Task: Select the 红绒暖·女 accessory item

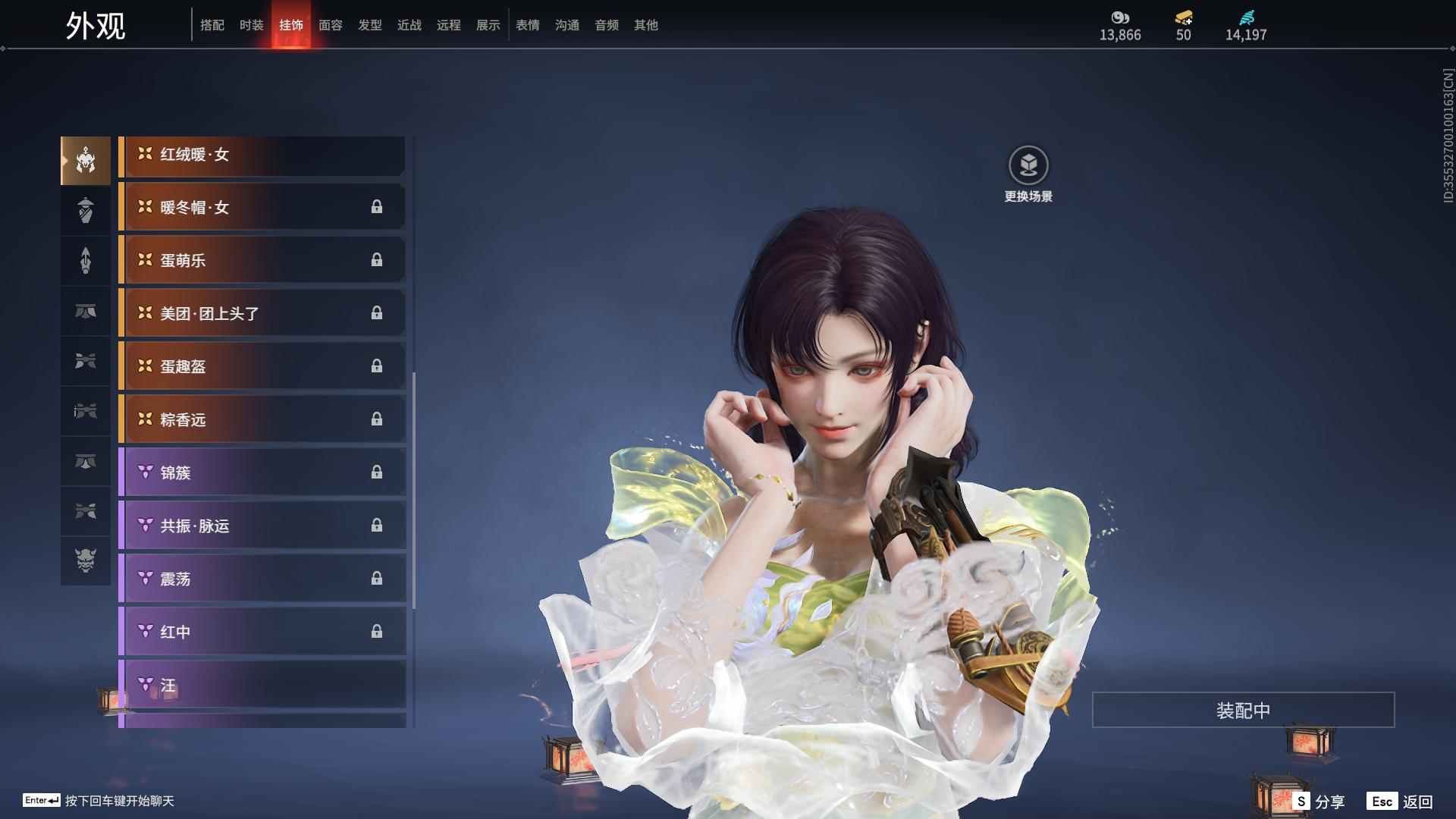Action: [262, 155]
